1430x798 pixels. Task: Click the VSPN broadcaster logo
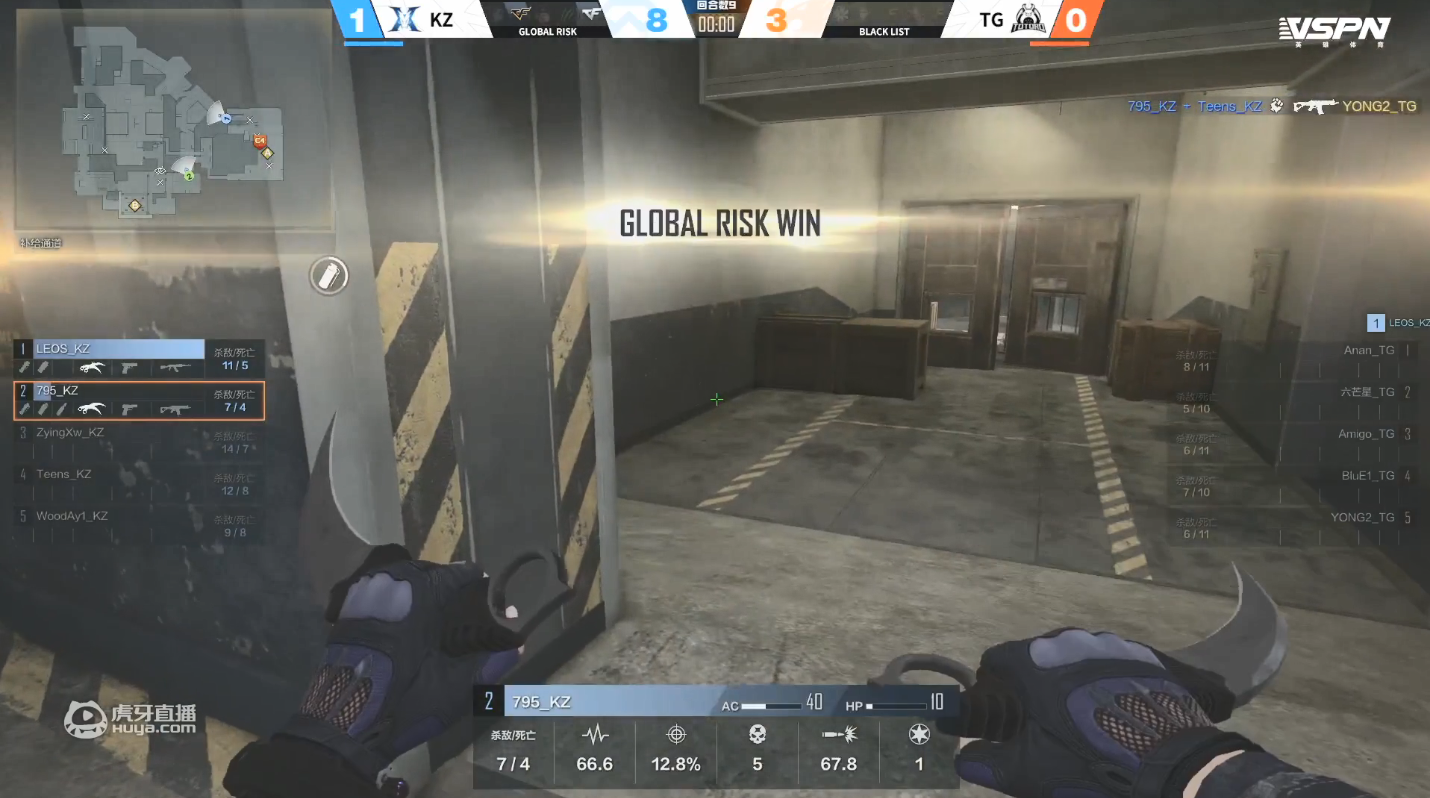point(1334,30)
